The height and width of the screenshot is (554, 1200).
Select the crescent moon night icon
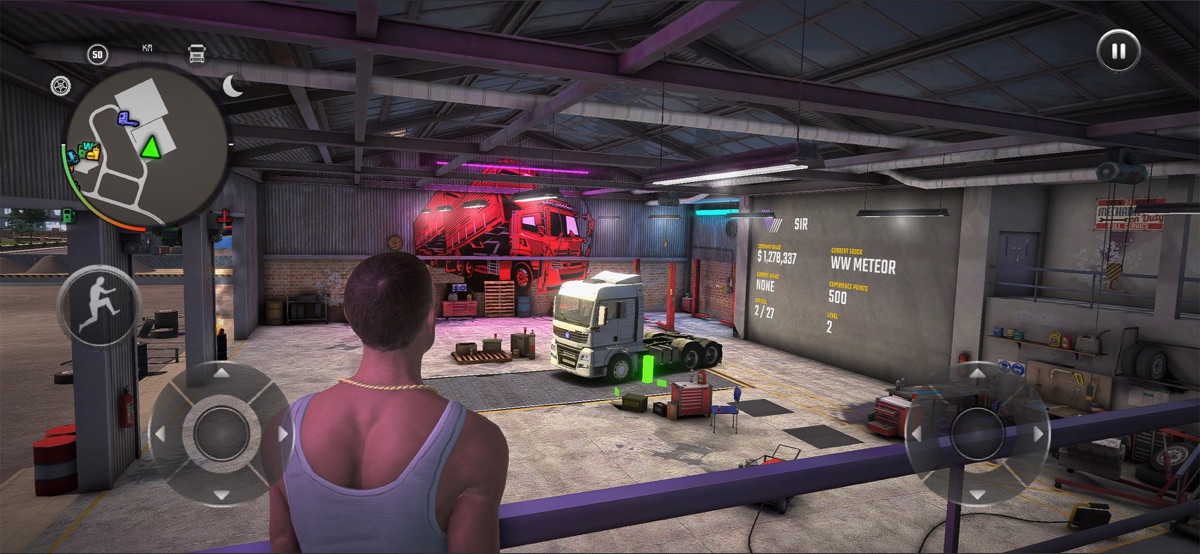pos(233,86)
